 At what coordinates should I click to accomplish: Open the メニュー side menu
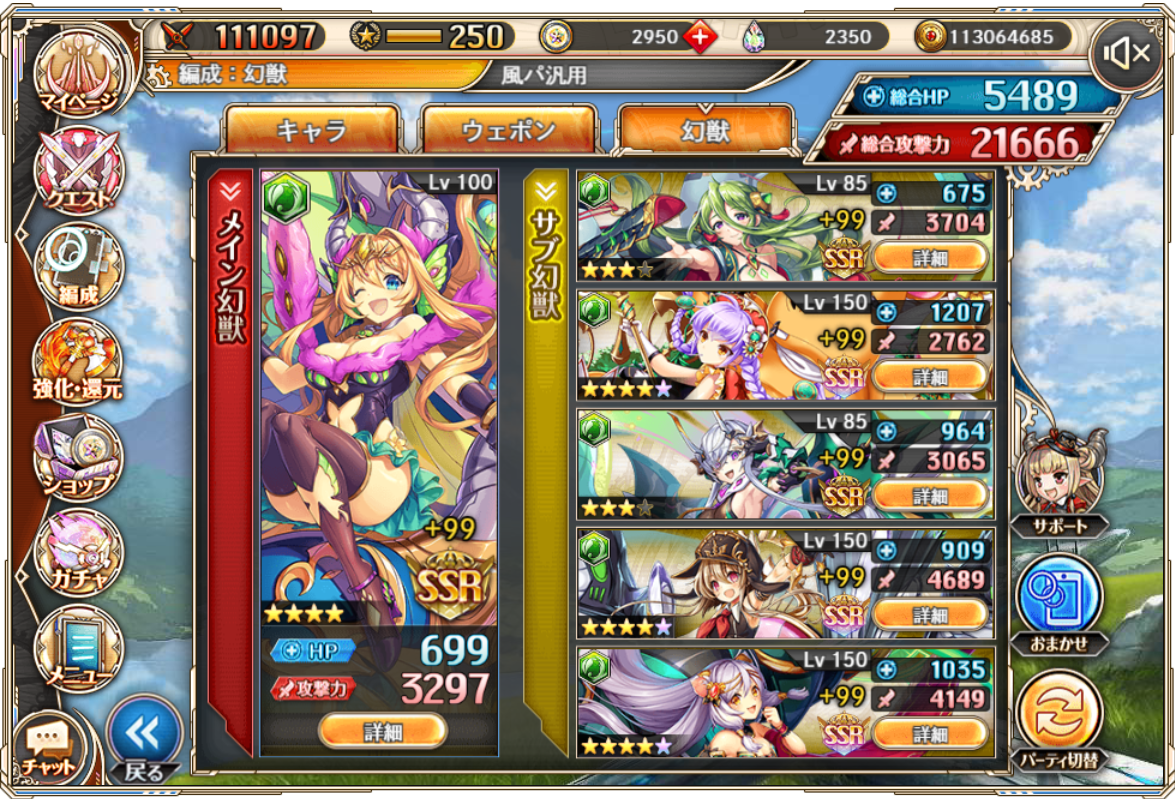78,648
